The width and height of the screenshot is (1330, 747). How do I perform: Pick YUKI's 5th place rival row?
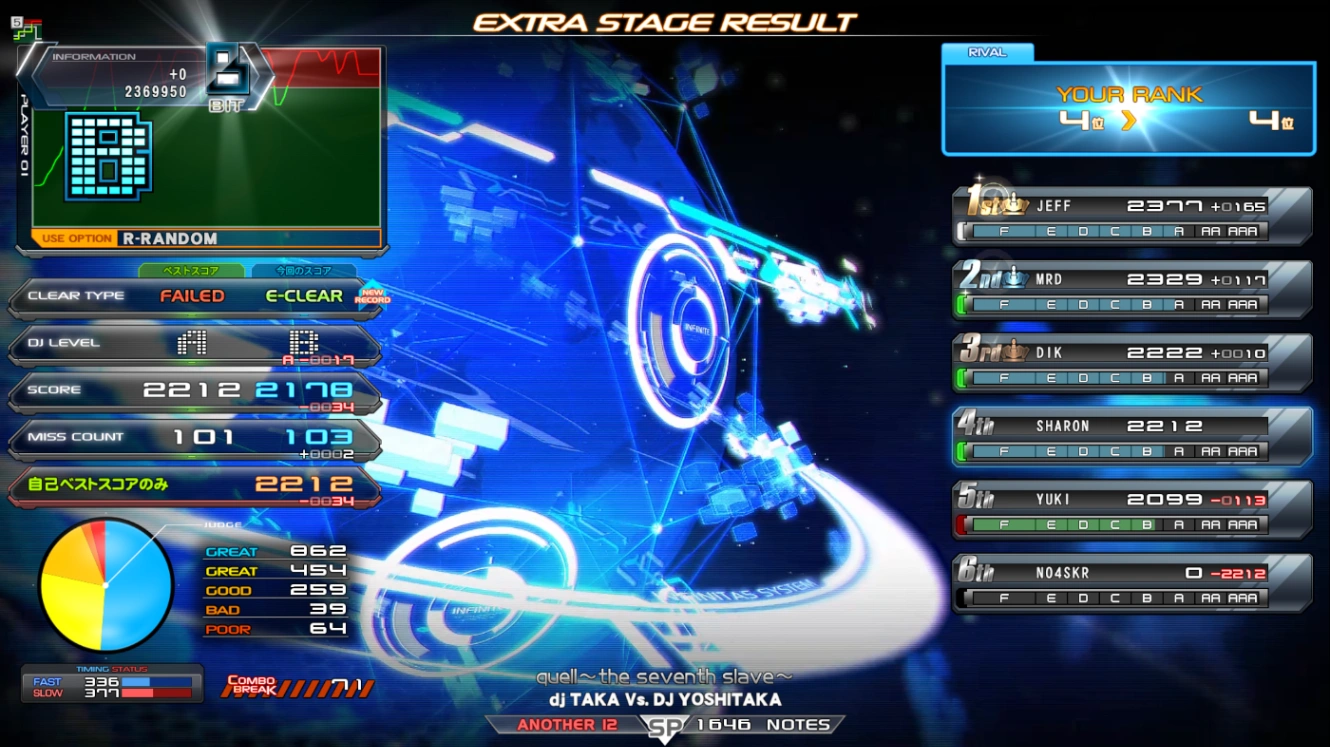point(1132,510)
